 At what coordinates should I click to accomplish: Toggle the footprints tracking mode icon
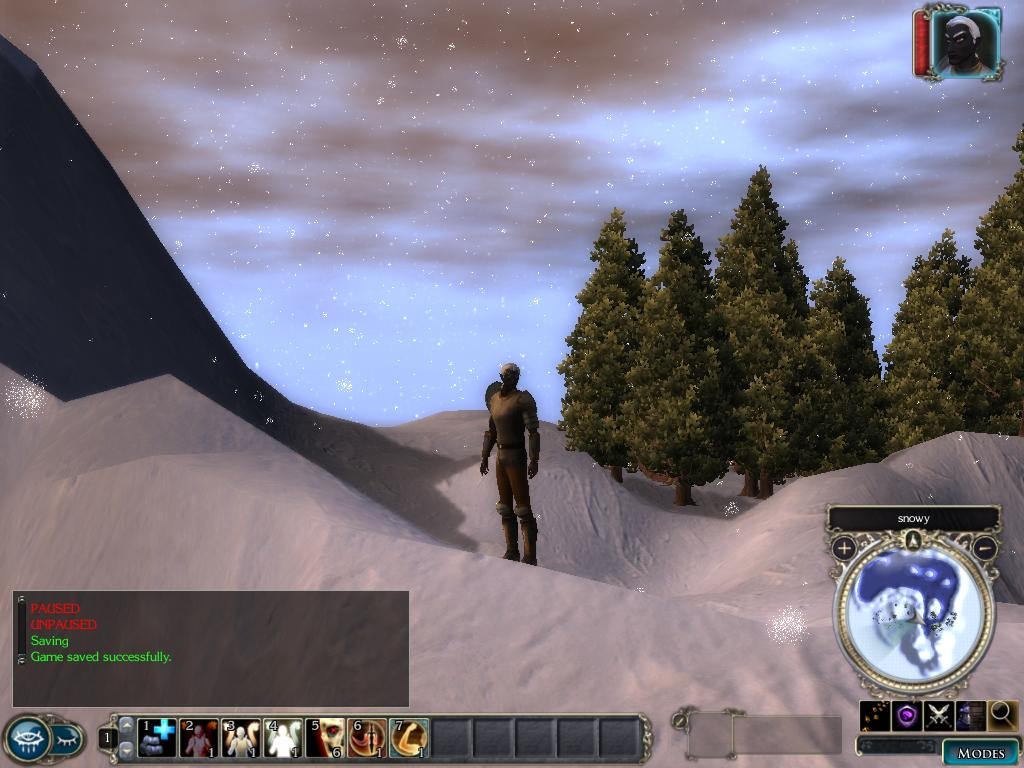[x=875, y=715]
